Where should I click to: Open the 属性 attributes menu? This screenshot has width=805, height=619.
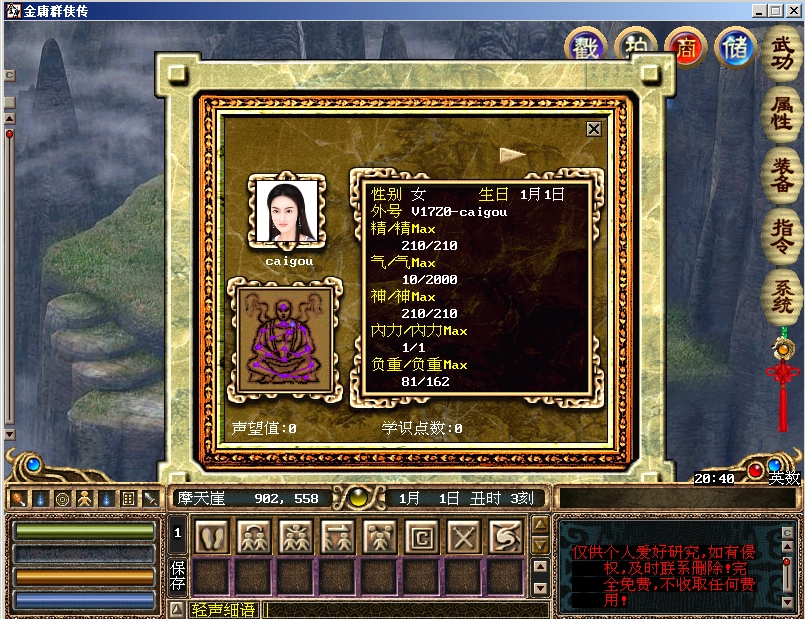782,112
